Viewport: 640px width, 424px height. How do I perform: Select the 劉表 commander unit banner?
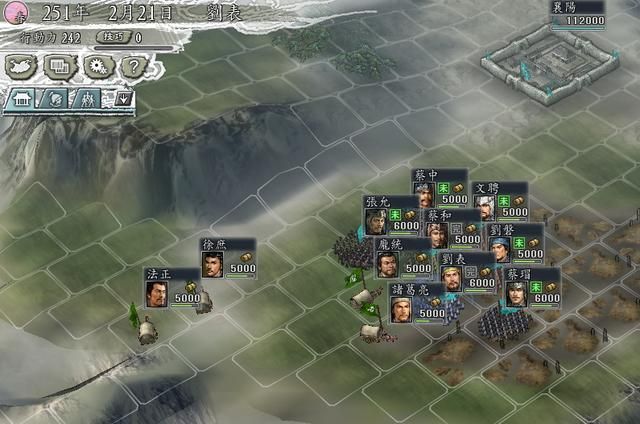pos(467,271)
